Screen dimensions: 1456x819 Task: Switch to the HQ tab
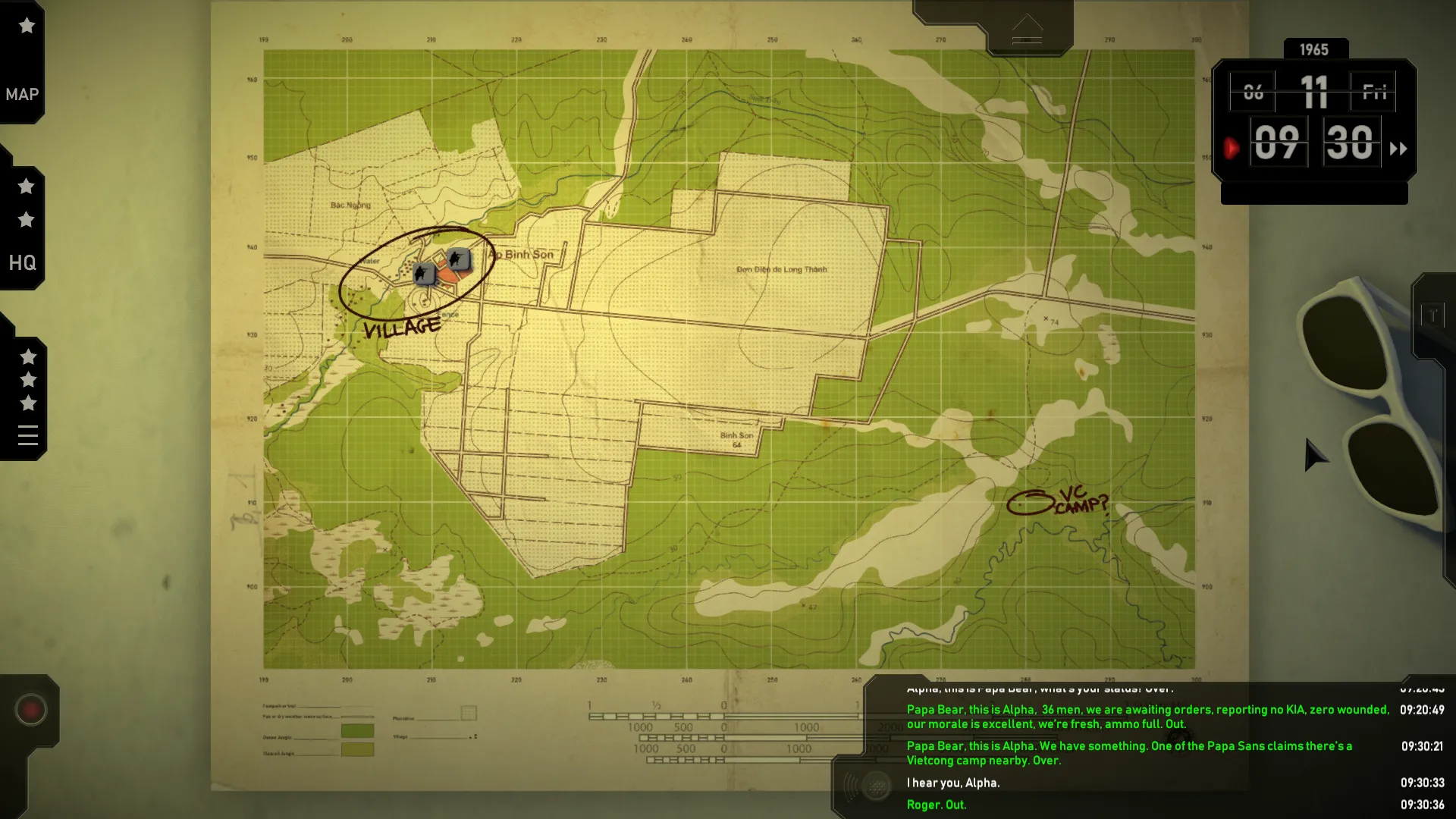tap(22, 262)
